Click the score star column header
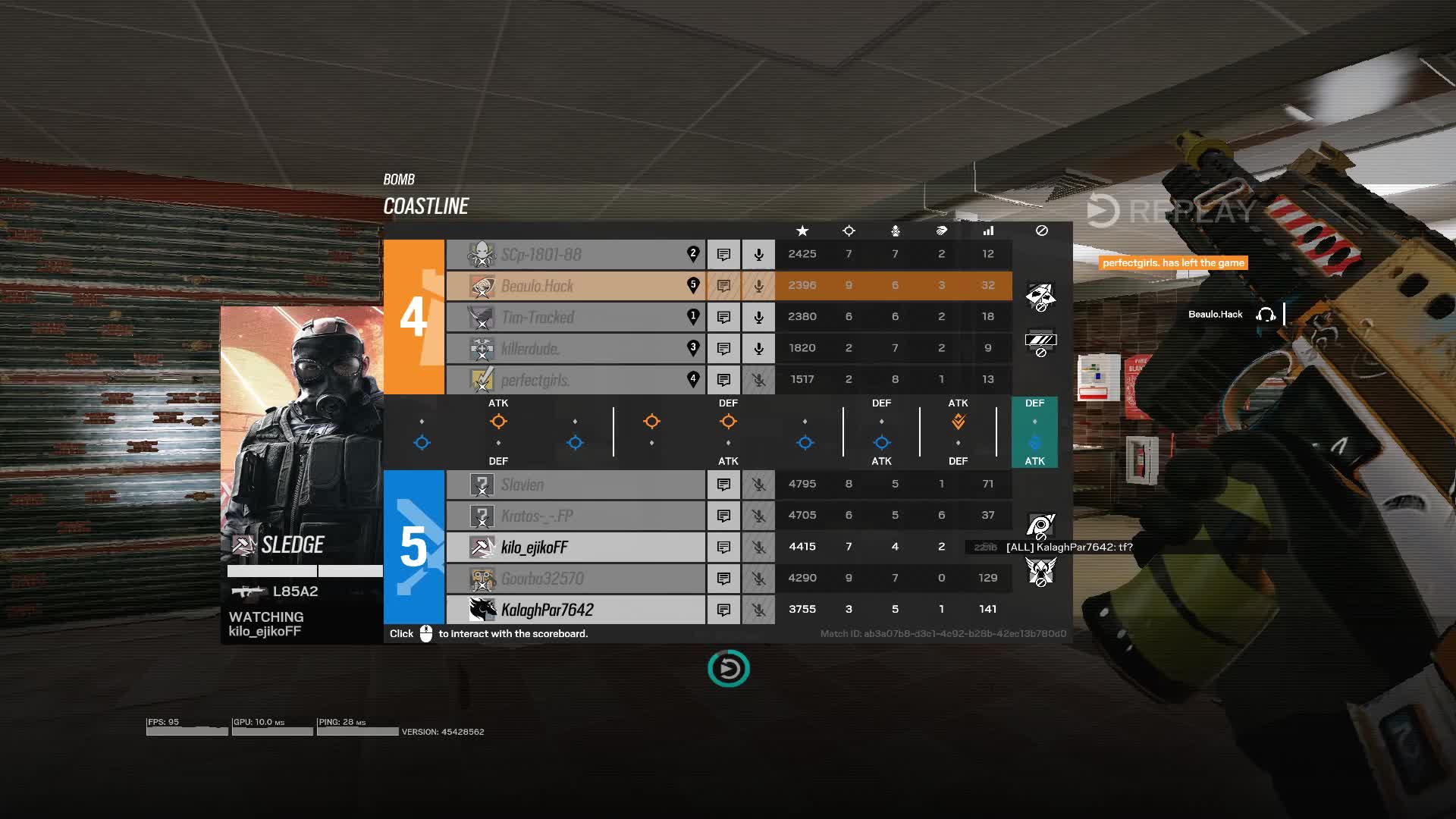The height and width of the screenshot is (819, 1456). tap(803, 231)
